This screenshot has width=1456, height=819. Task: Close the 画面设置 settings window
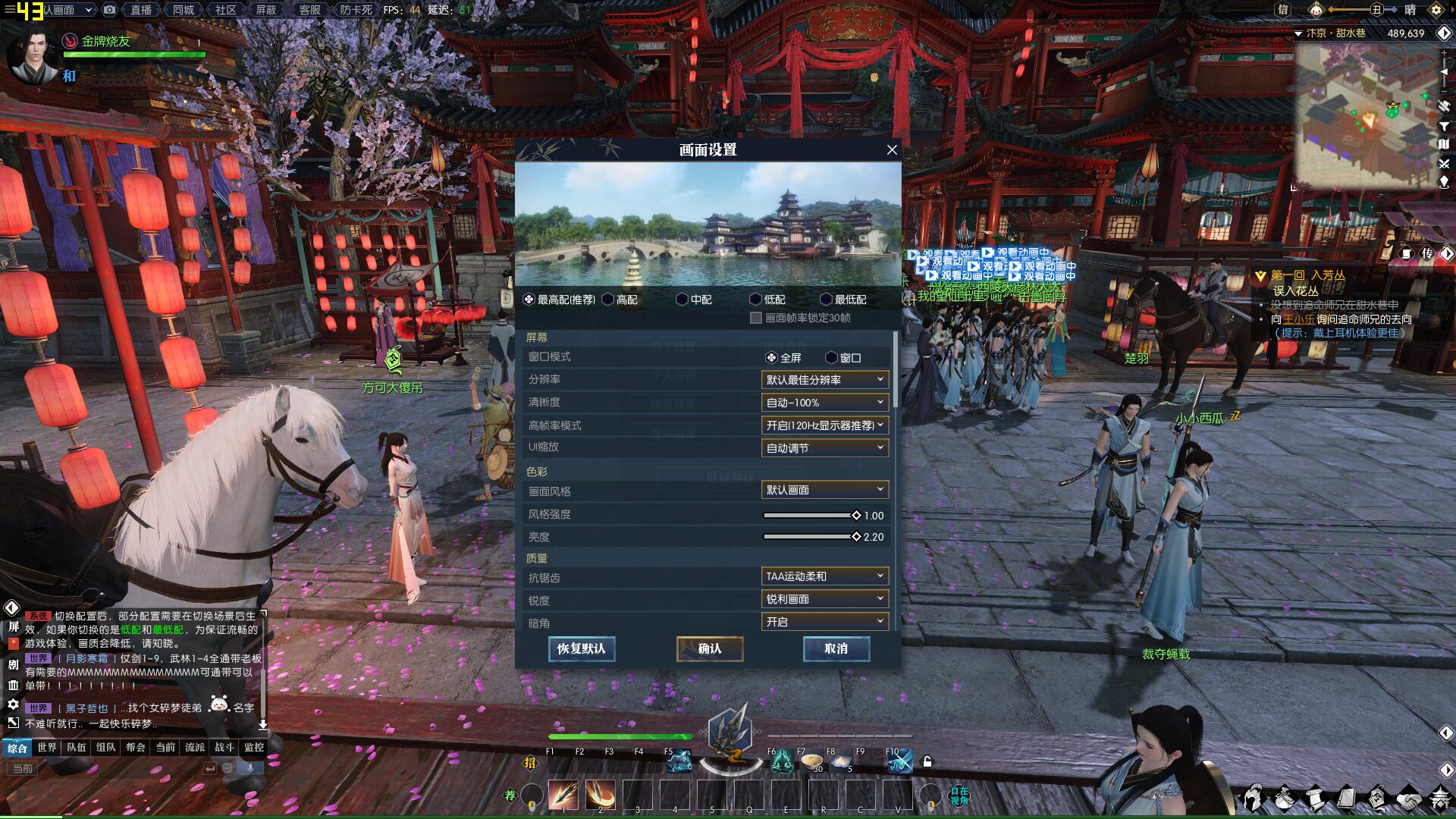(892, 150)
